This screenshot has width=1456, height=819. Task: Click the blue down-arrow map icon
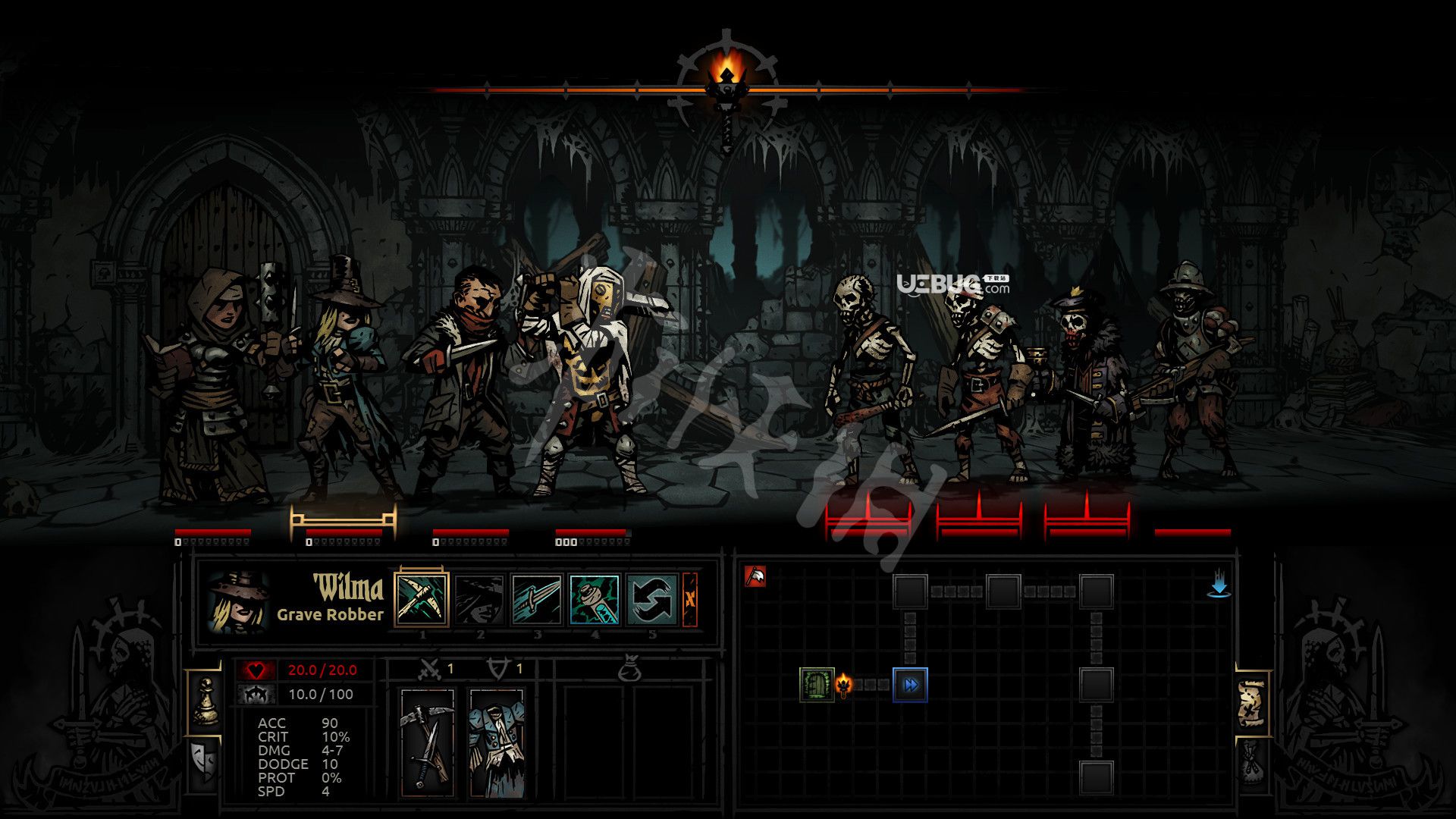click(x=1219, y=584)
